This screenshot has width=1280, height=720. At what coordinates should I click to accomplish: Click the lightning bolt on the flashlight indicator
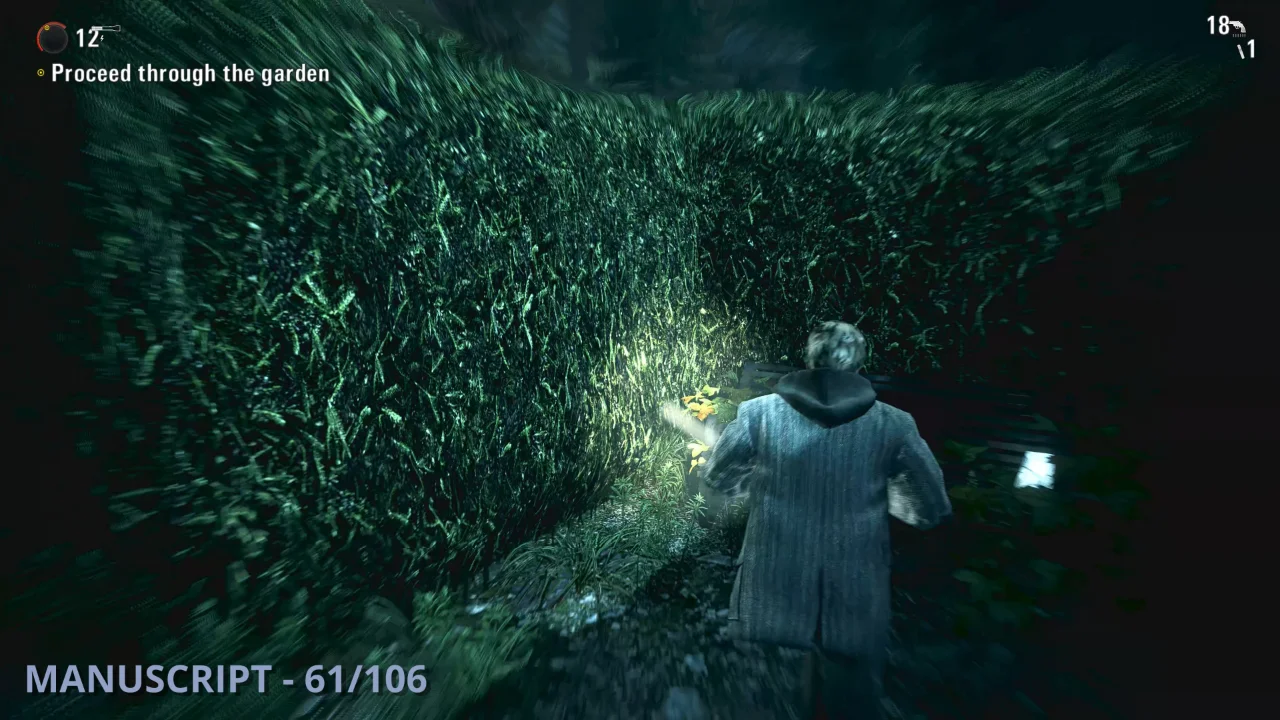(x=102, y=38)
